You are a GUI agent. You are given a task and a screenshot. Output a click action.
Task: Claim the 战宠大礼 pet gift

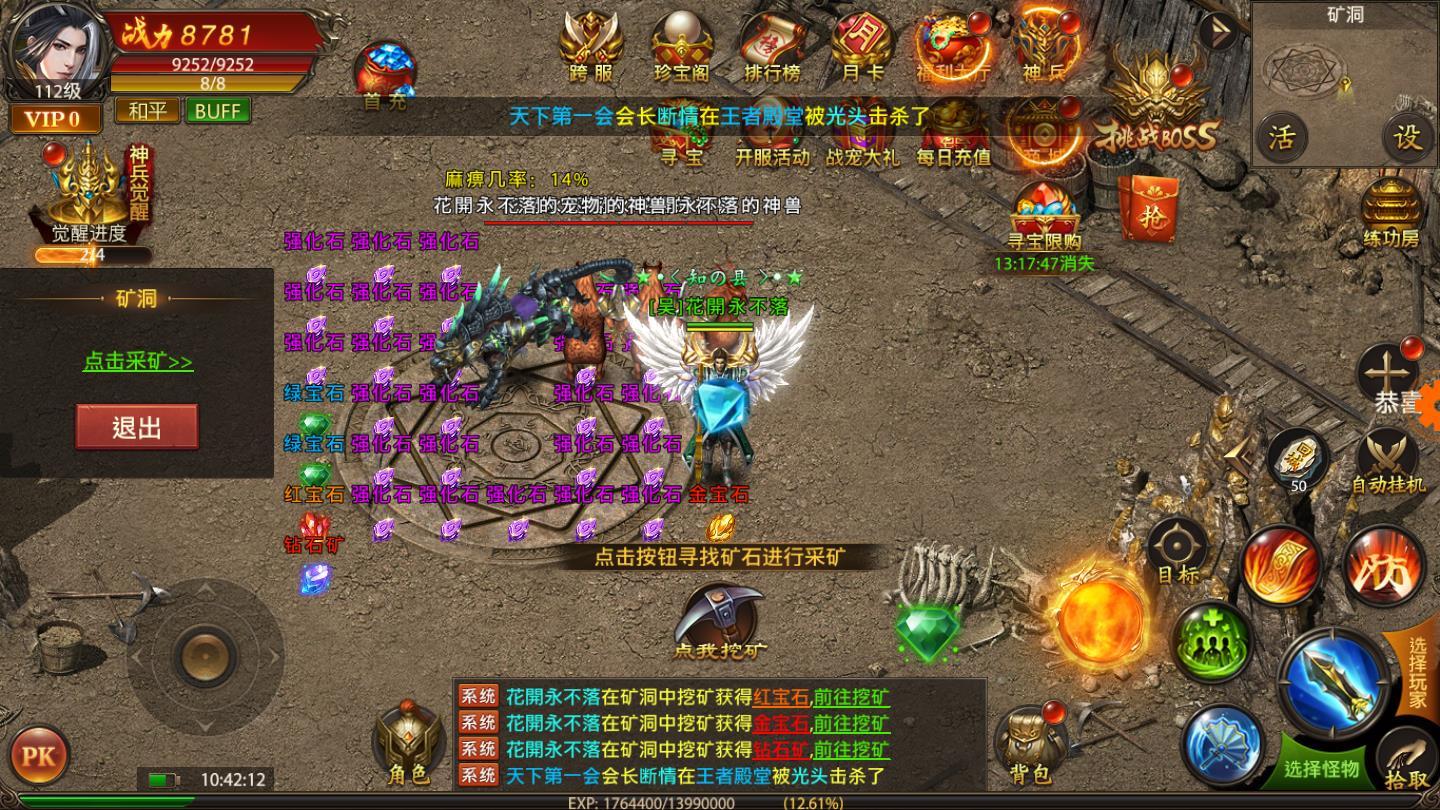pyautogui.click(x=866, y=140)
